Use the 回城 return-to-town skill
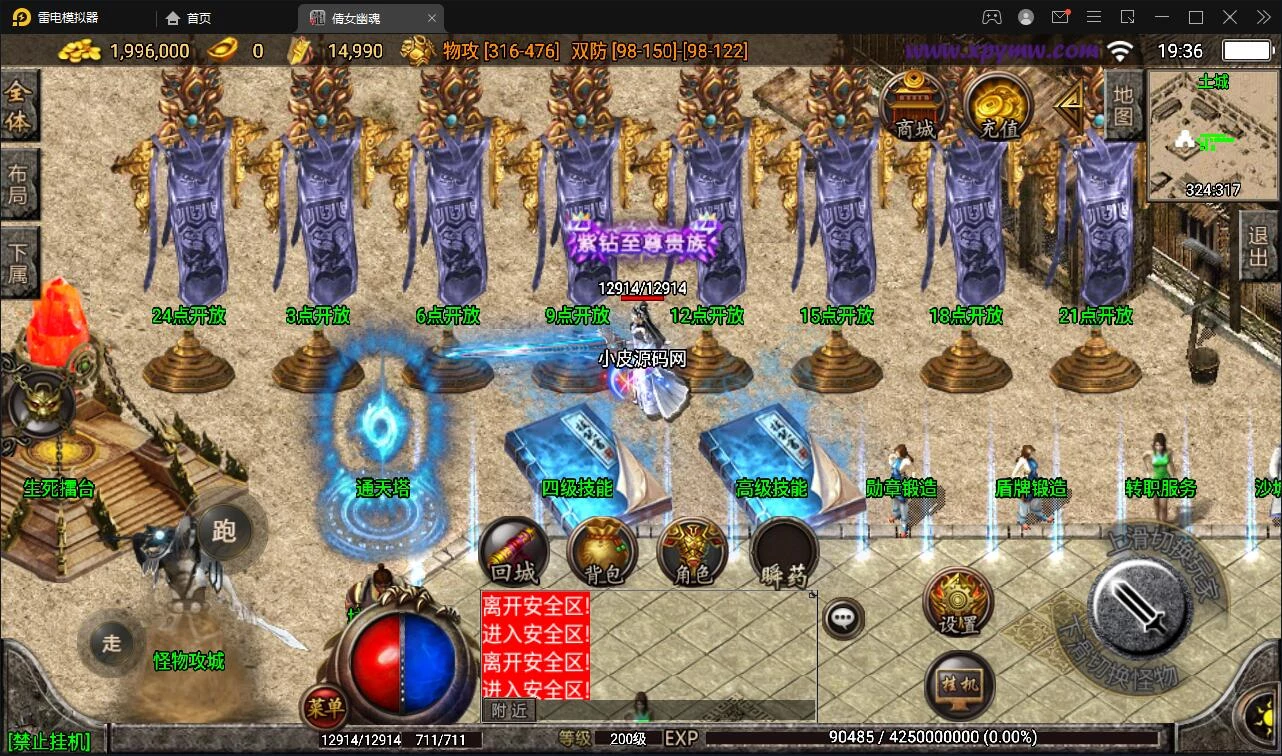 tap(514, 553)
